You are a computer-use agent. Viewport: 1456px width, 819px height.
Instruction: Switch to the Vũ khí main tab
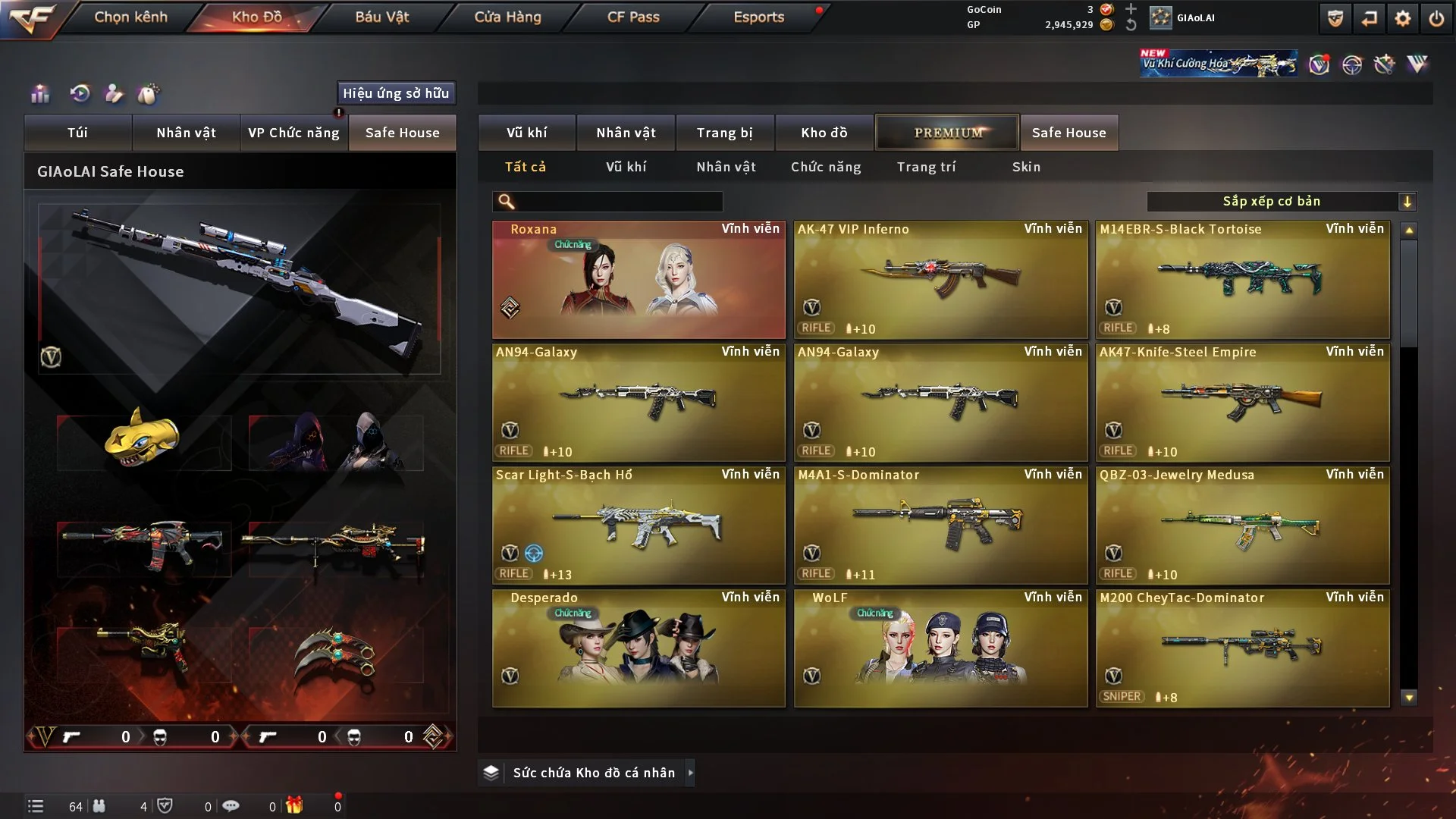click(526, 133)
